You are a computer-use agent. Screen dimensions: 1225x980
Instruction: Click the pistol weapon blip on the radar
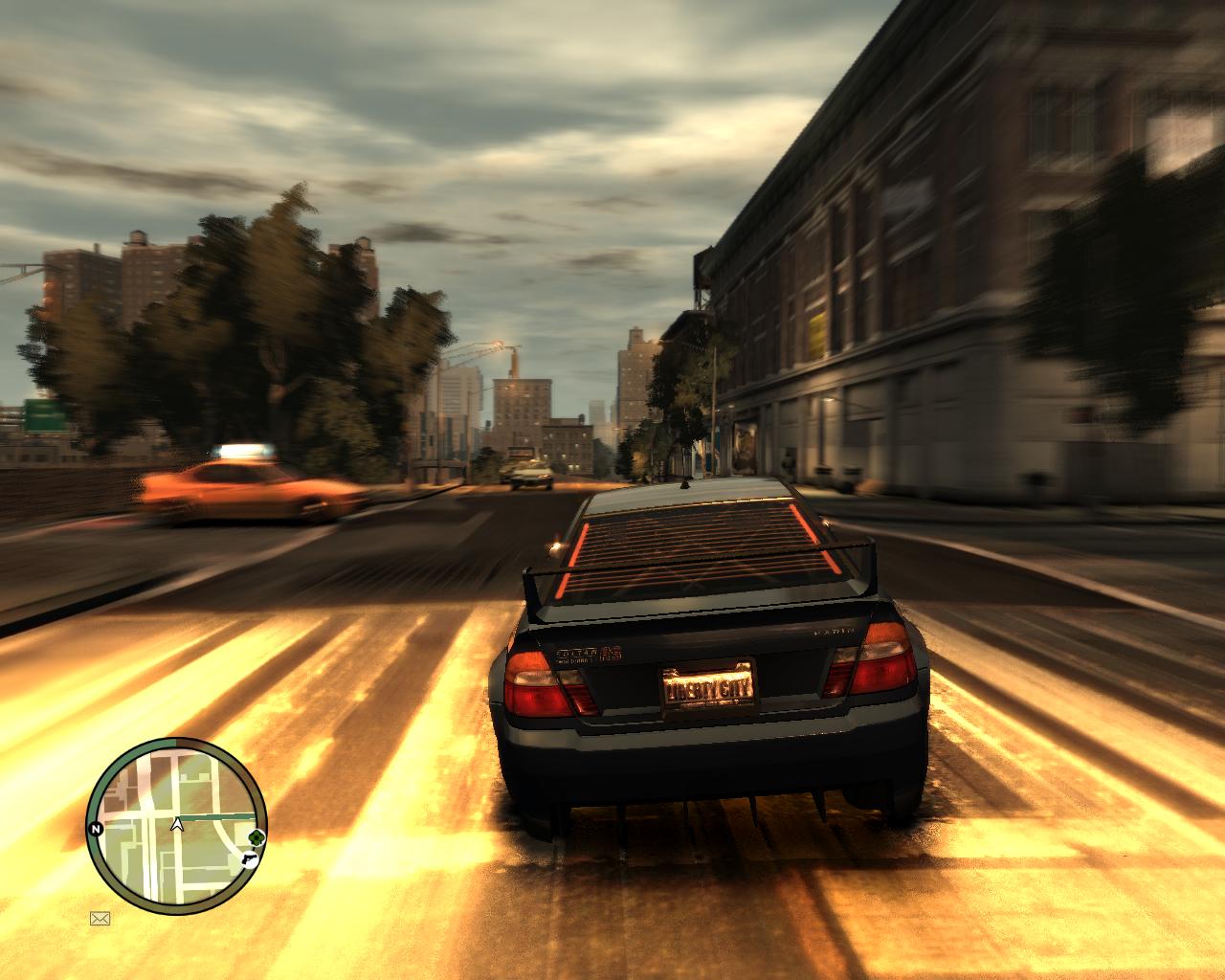251,858
